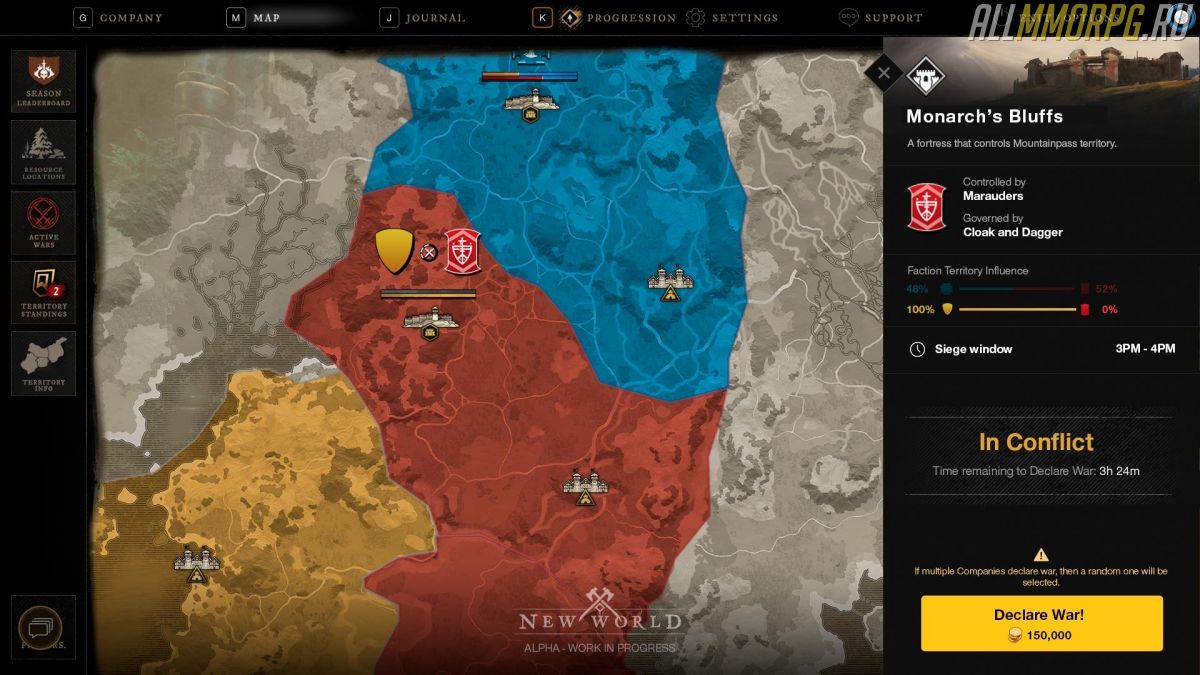Open Territory Standings
The width and height of the screenshot is (1200, 675).
pos(43,292)
